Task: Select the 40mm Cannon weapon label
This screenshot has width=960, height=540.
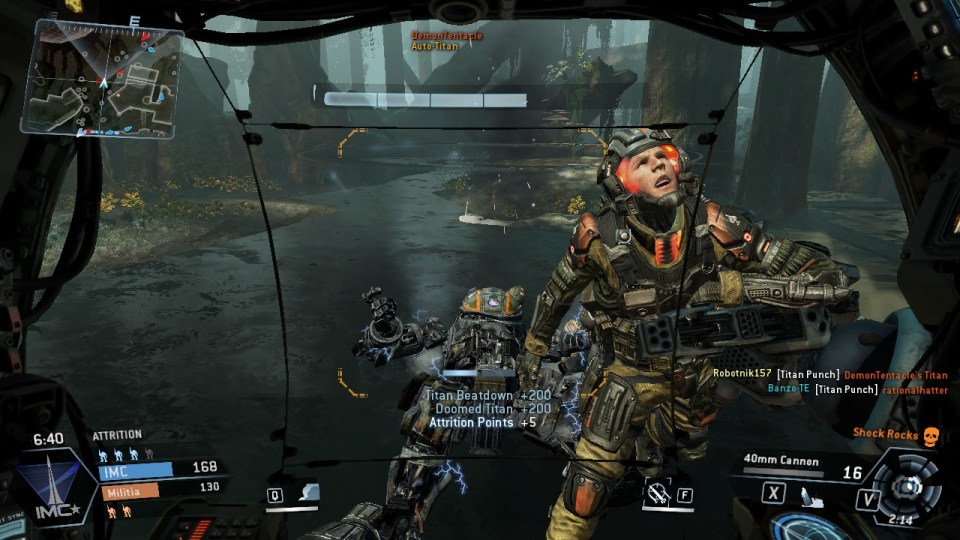Action: [x=782, y=462]
